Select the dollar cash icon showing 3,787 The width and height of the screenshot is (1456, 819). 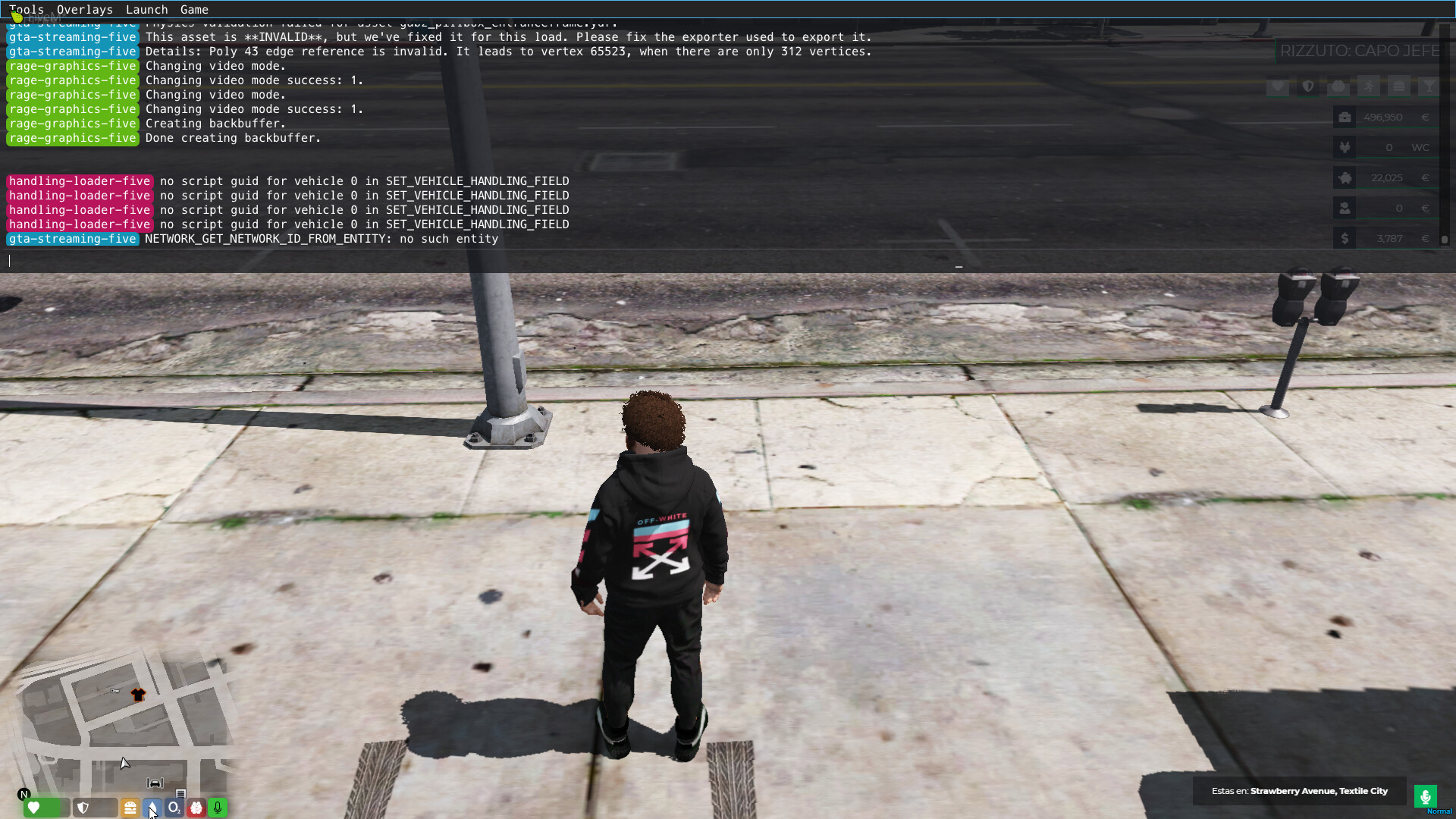pyautogui.click(x=1345, y=237)
